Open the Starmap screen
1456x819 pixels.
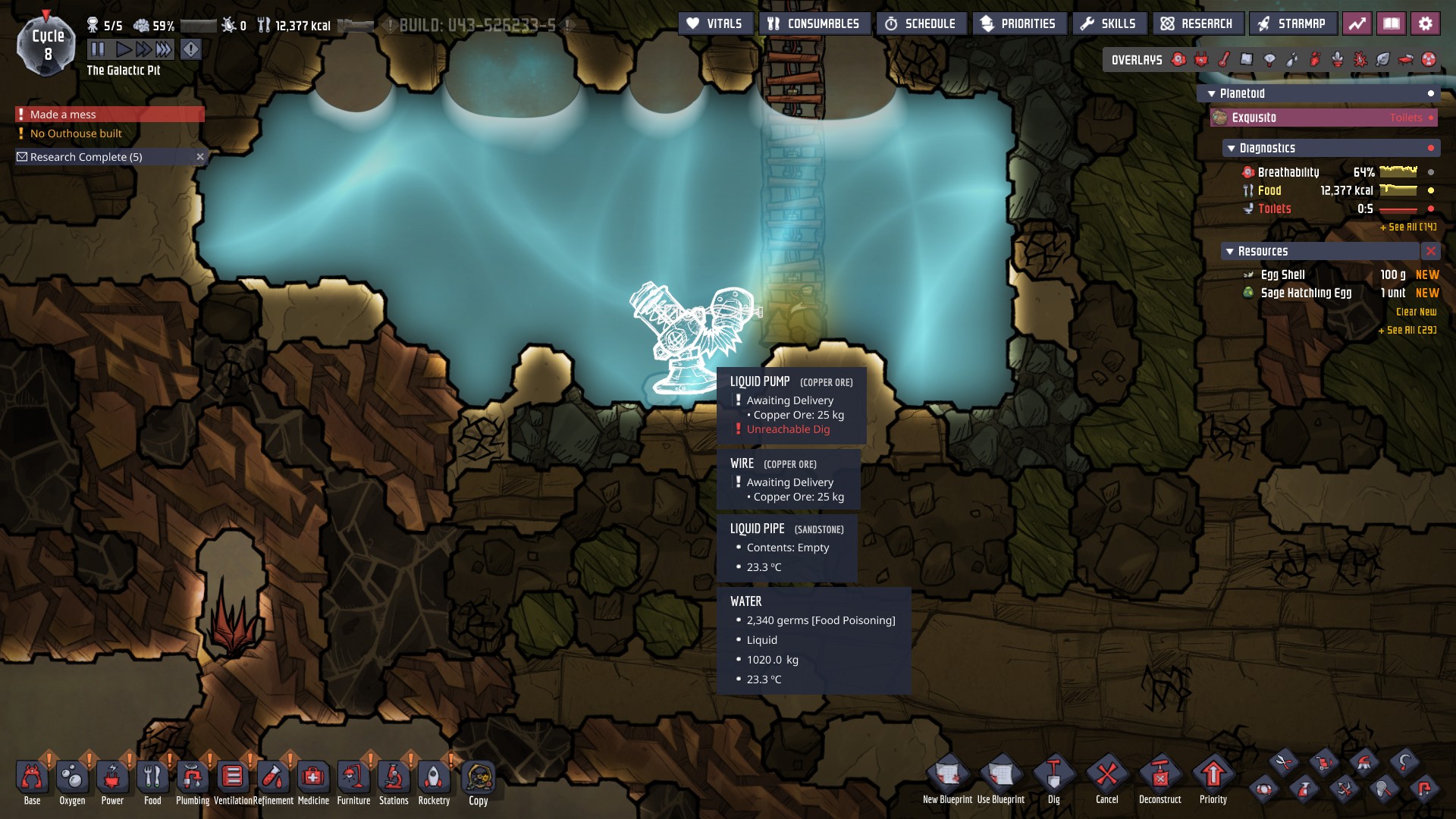pos(1291,24)
